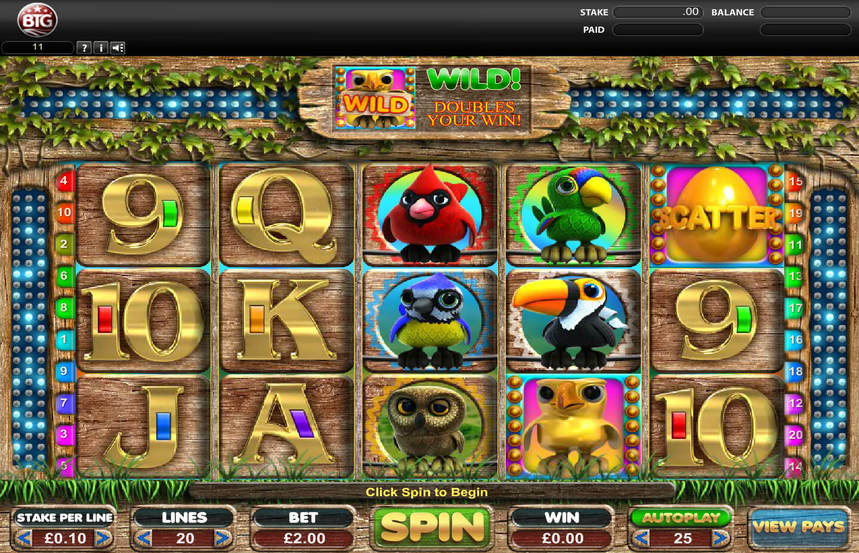Image resolution: width=859 pixels, height=553 pixels.
Task: Highlight payline 9 marker
Action: pyautogui.click(x=65, y=371)
